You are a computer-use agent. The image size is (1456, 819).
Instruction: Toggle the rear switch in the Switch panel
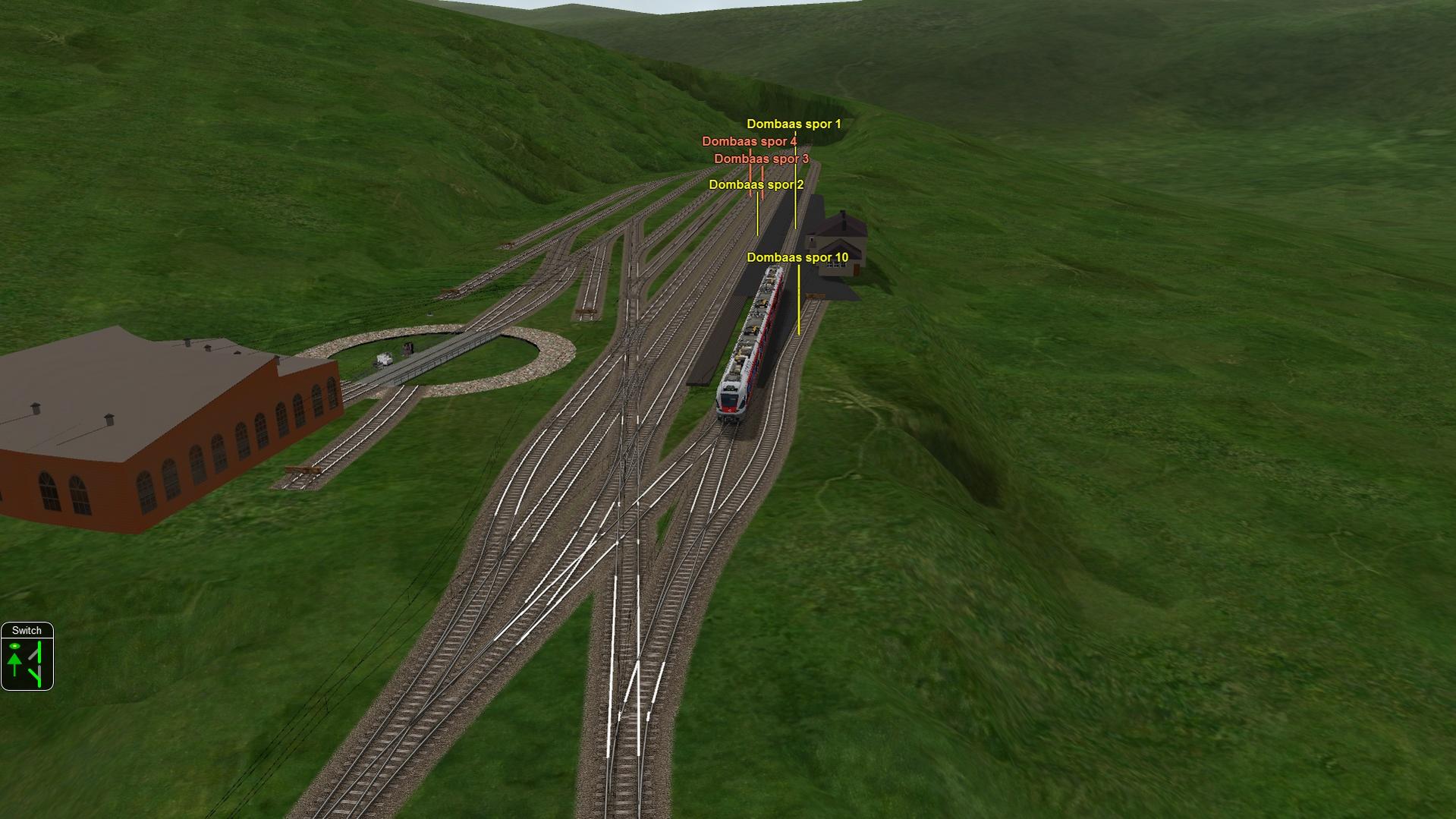click(x=36, y=676)
